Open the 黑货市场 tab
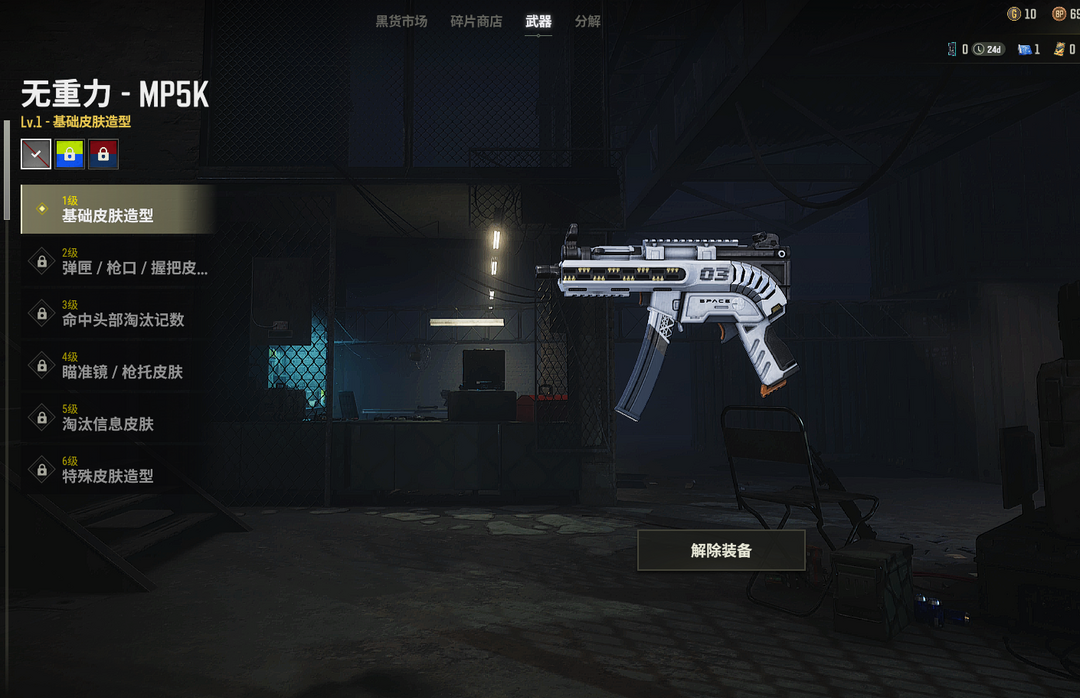1080x698 pixels. [401, 21]
